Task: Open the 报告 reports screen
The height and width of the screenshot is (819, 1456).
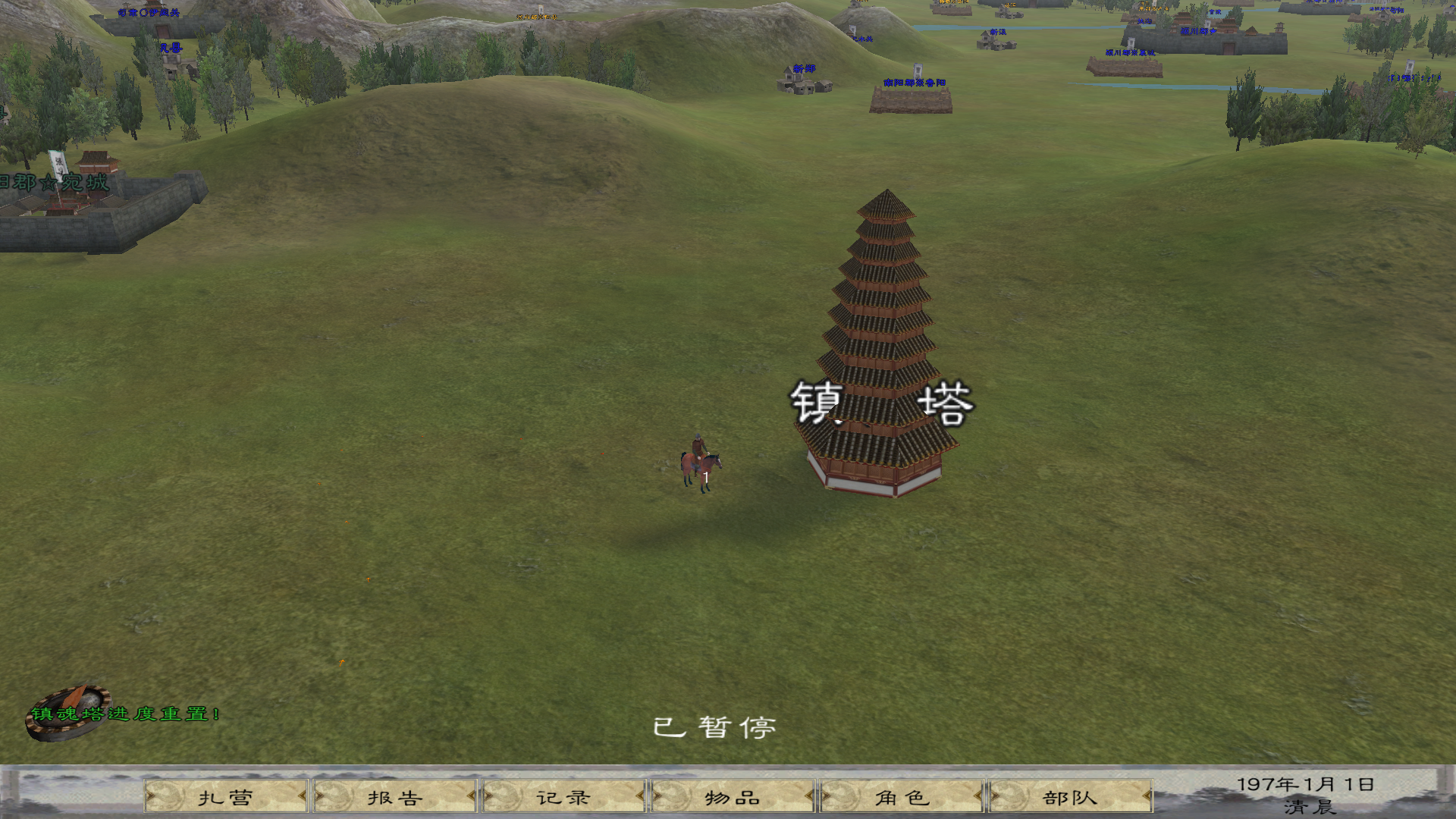Action: click(395, 797)
